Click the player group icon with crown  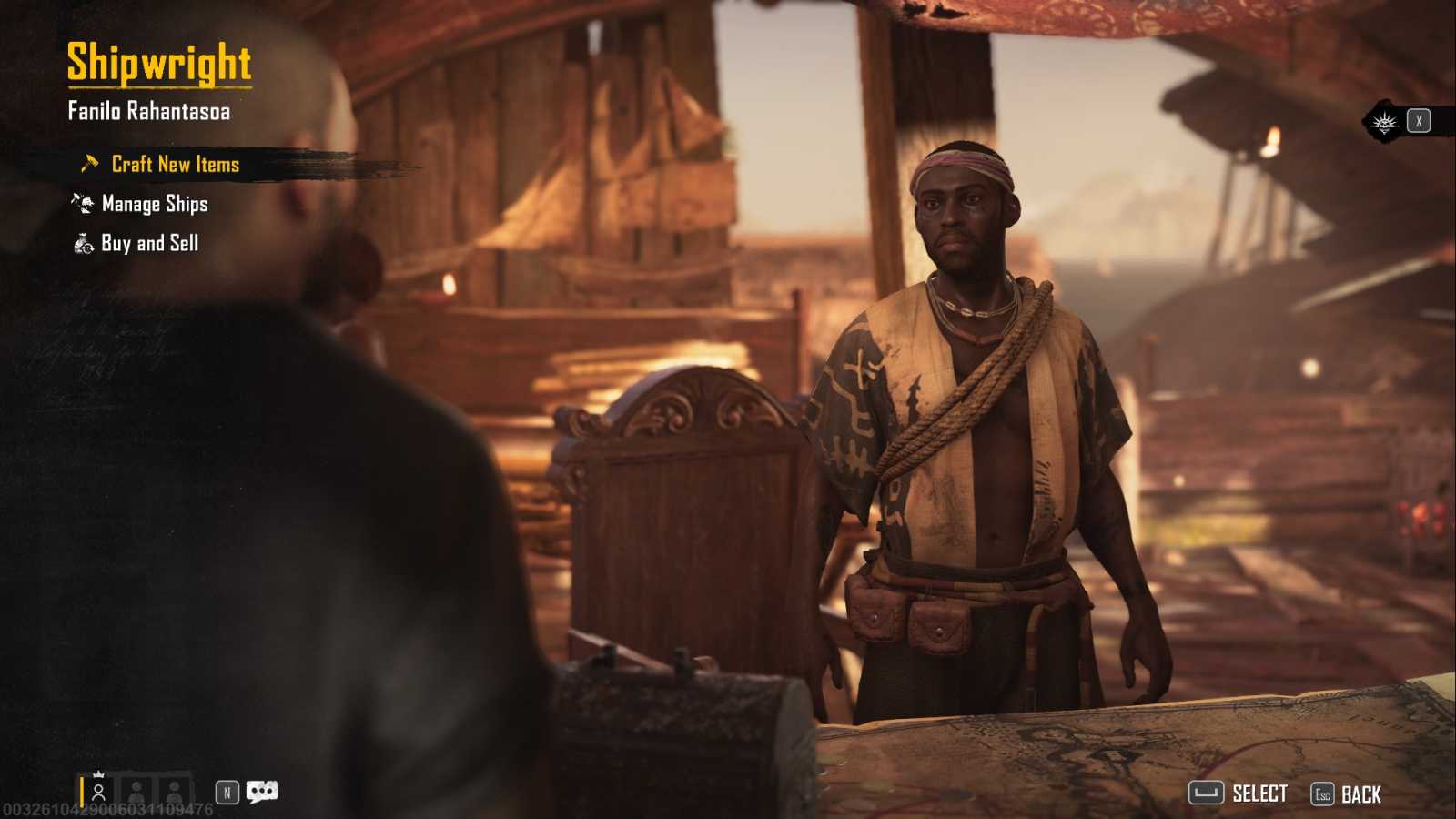tap(98, 789)
